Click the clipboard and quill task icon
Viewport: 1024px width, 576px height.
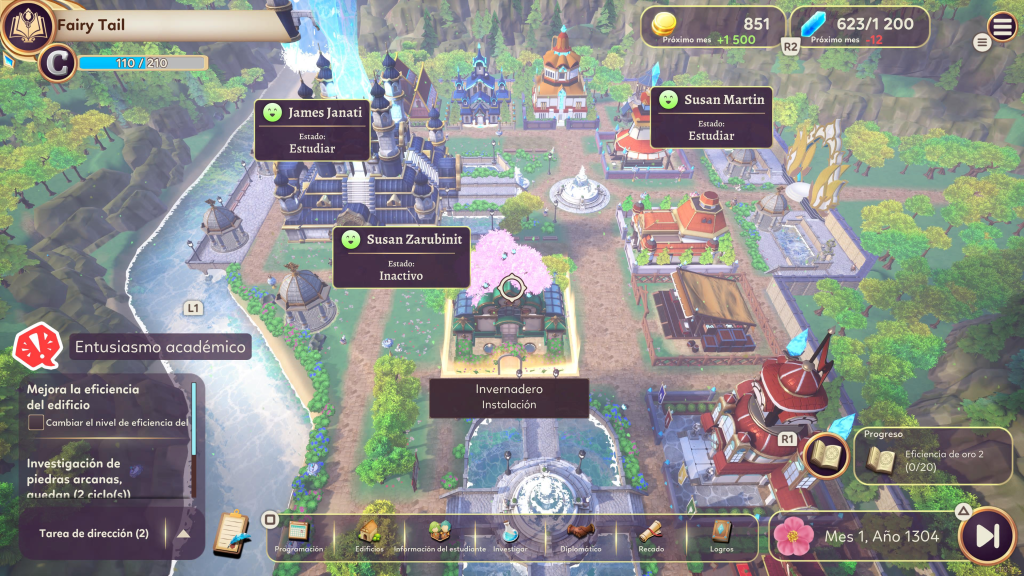[231, 534]
